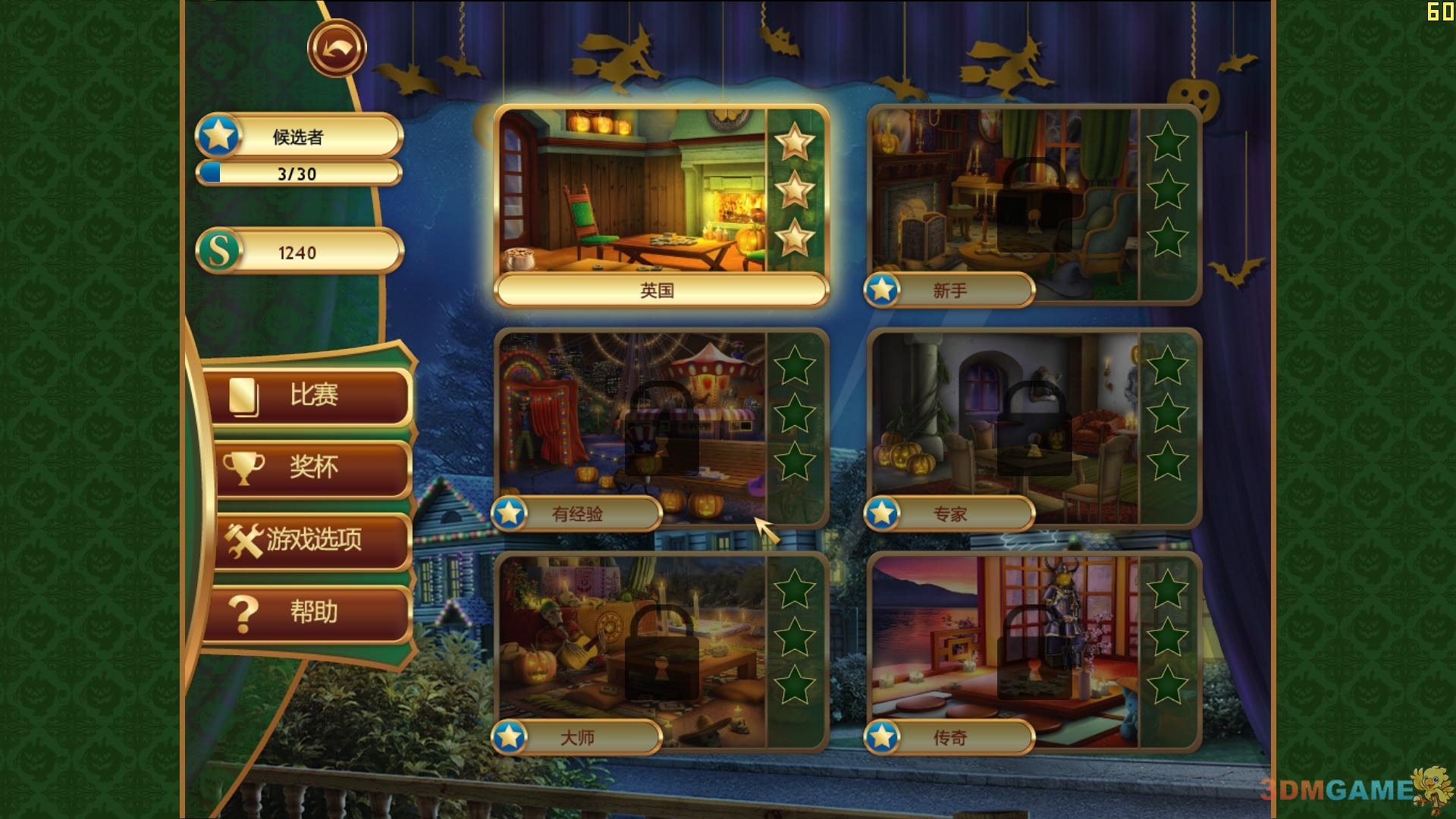Open the 帮助 help menu
1456x819 pixels.
pyautogui.click(x=311, y=612)
